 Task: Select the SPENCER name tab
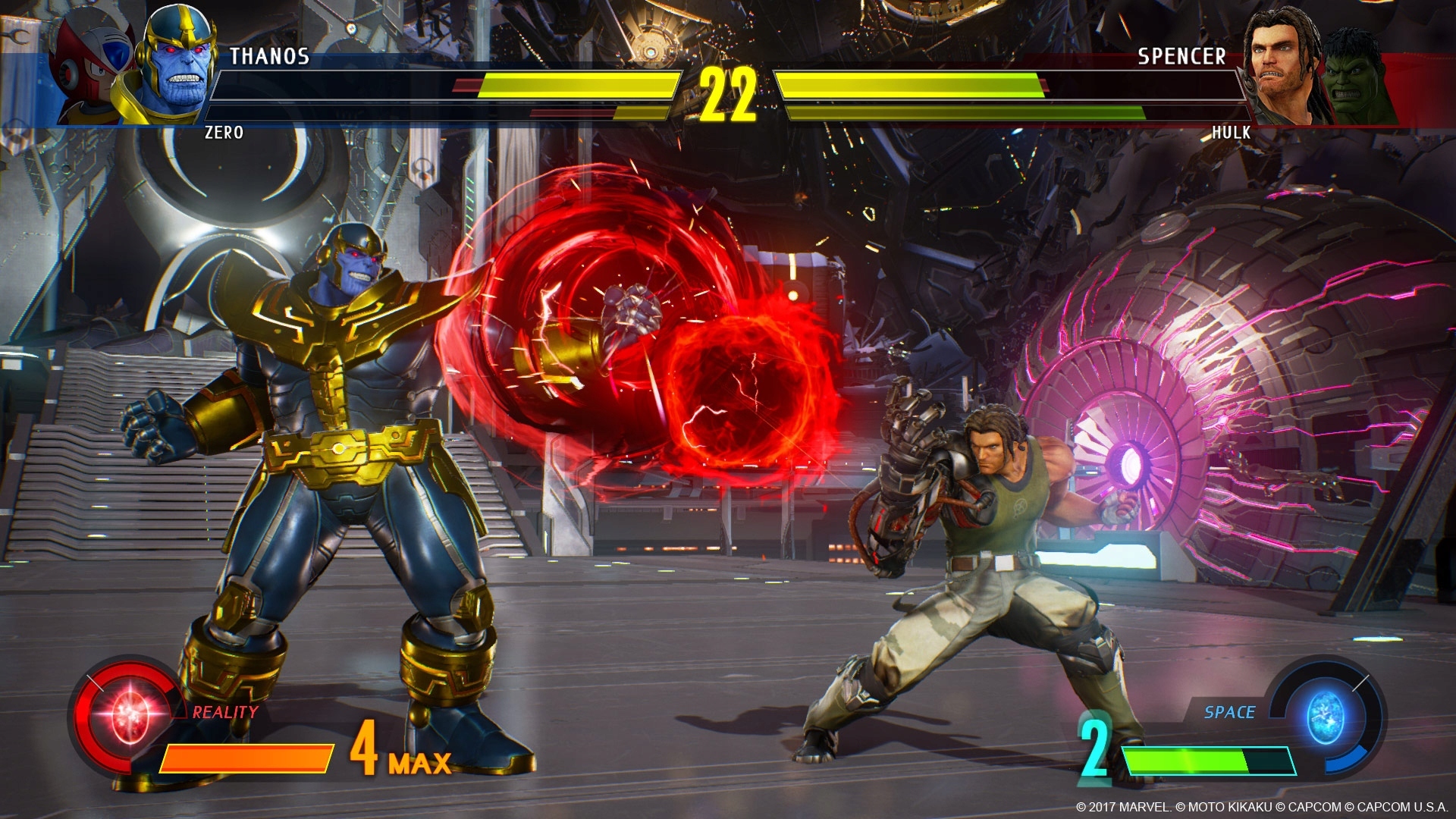tap(1183, 55)
